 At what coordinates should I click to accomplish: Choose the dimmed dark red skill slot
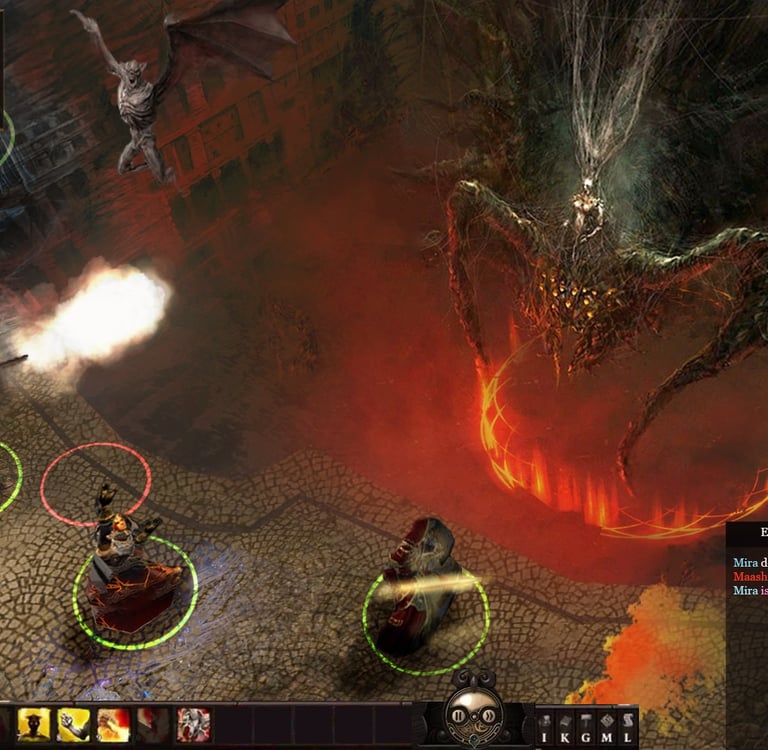[x=153, y=724]
